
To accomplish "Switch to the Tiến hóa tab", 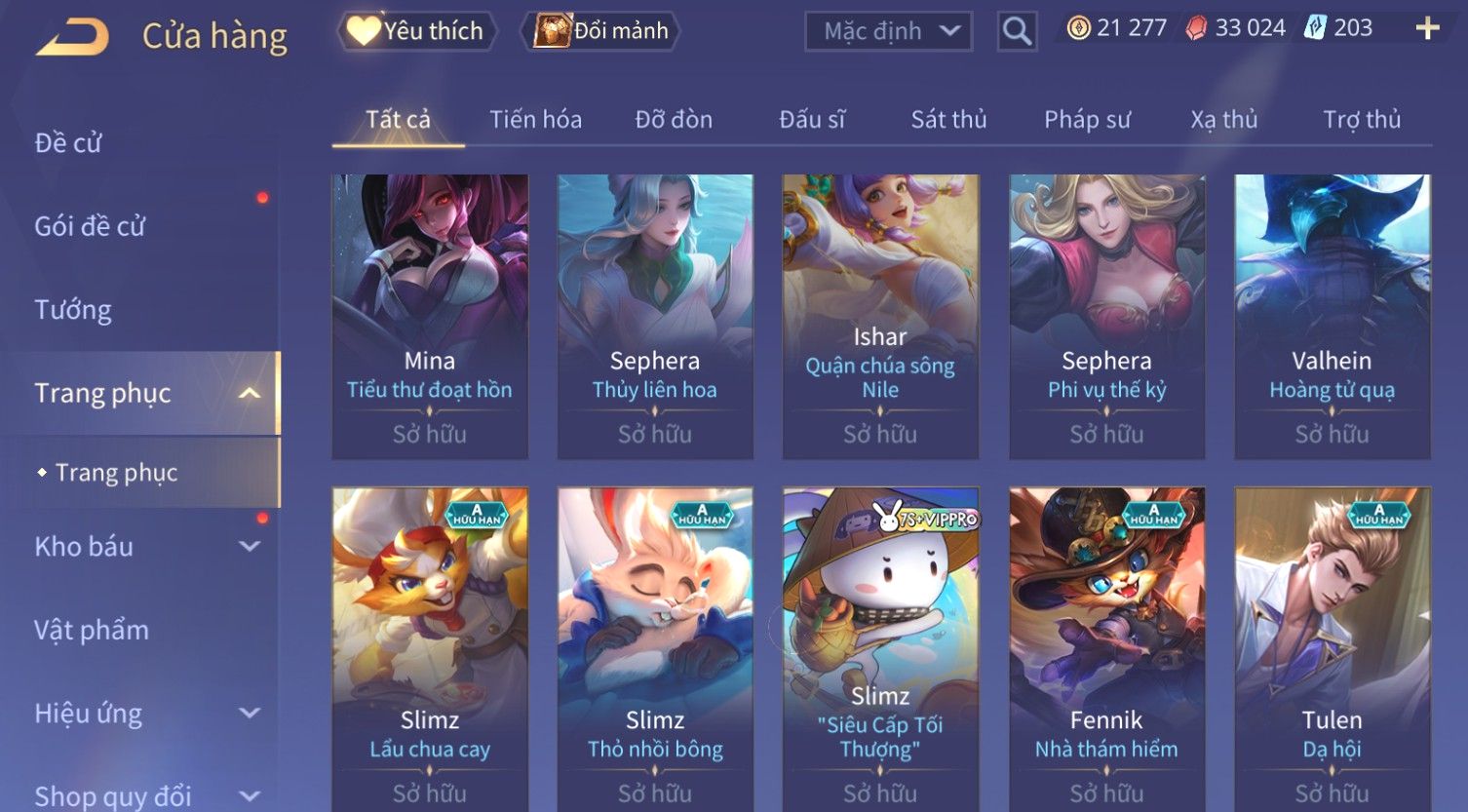I will (x=535, y=120).
